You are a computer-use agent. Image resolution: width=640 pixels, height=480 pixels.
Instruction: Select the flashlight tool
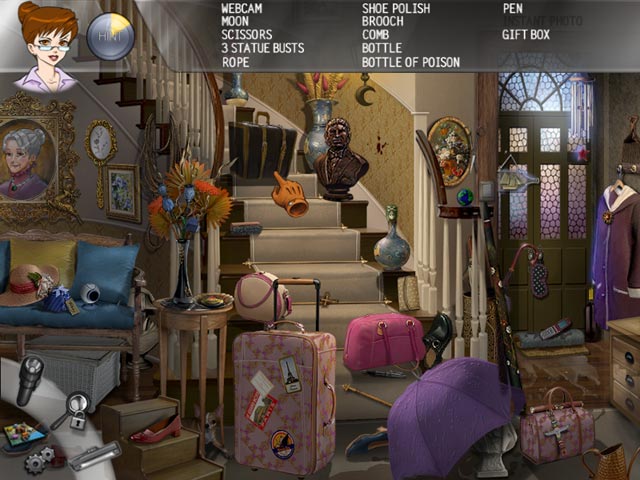pyautogui.click(x=30, y=380)
